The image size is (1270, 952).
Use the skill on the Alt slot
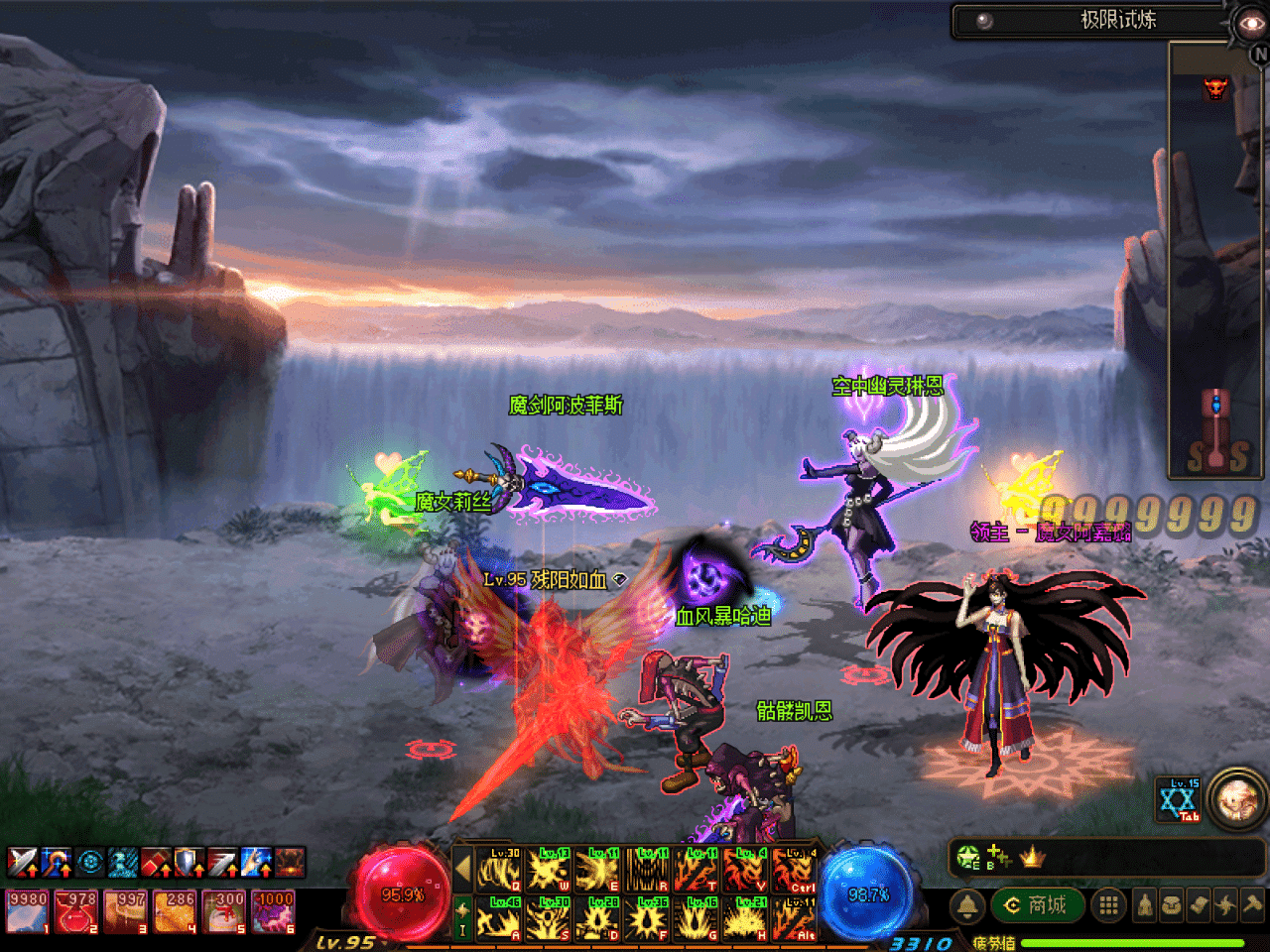(x=795, y=918)
